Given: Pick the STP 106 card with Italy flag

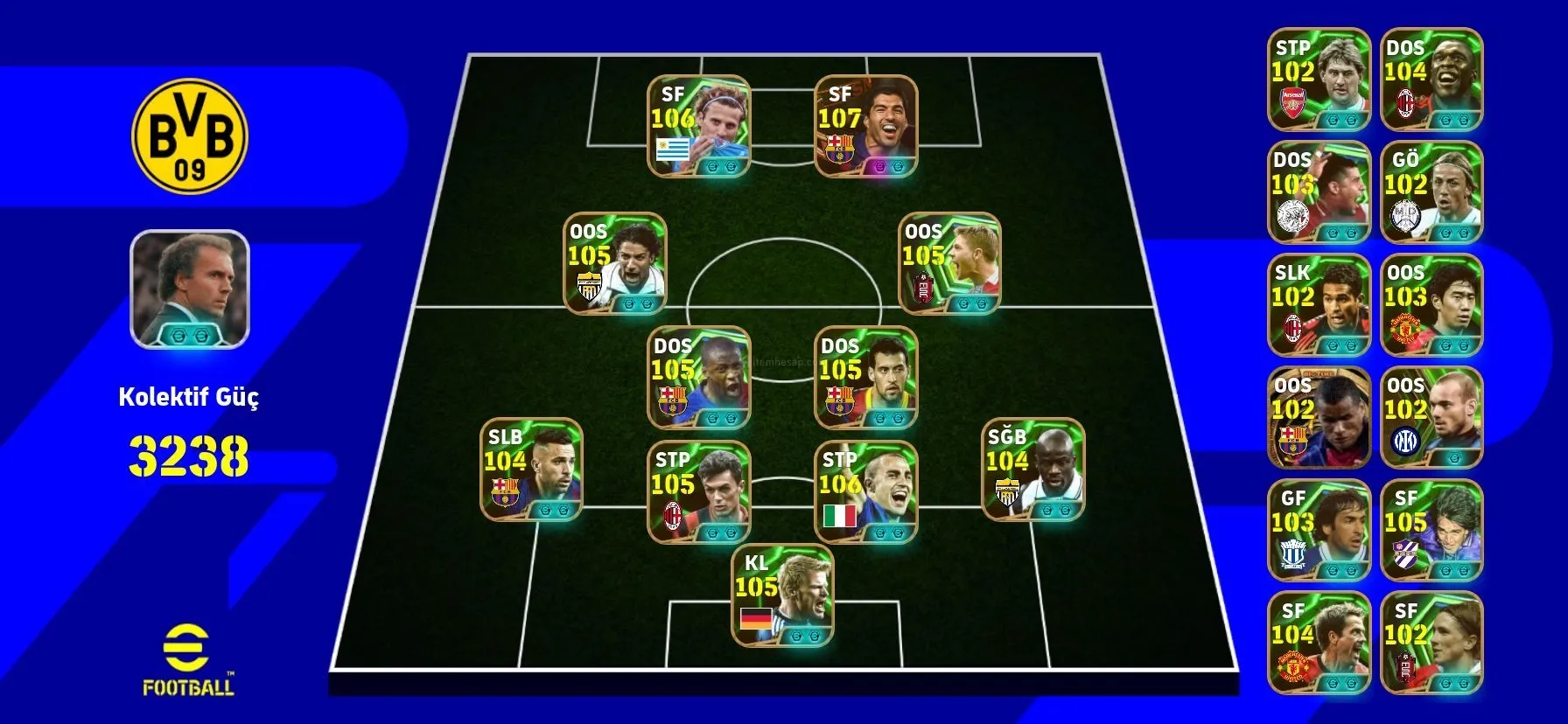Looking at the screenshot, I should (865, 491).
